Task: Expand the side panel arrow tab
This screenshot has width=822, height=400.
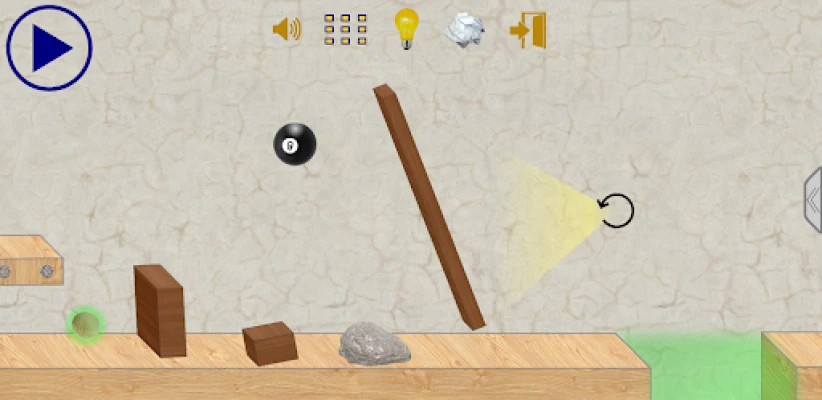Action: [x=812, y=200]
